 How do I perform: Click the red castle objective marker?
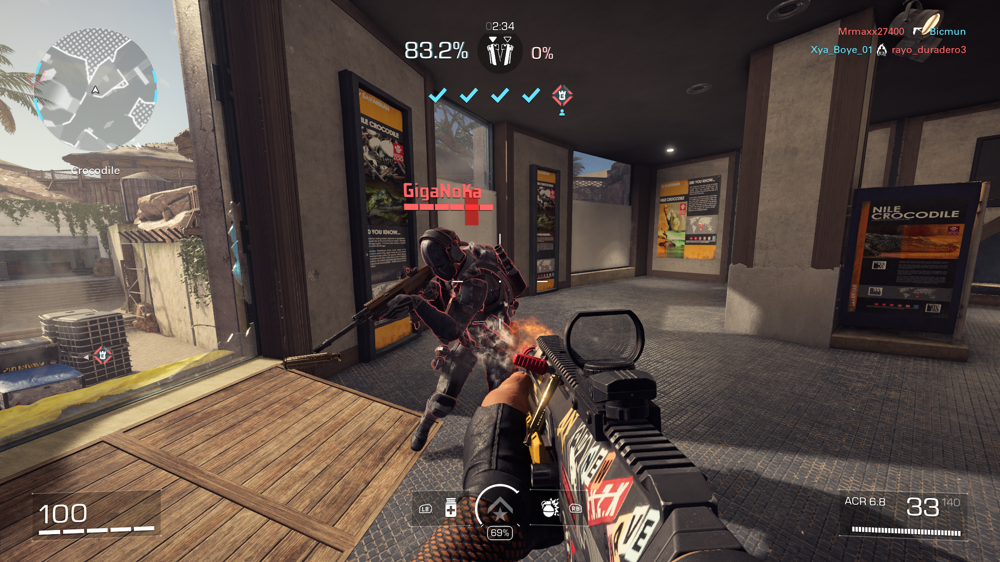tap(562, 96)
